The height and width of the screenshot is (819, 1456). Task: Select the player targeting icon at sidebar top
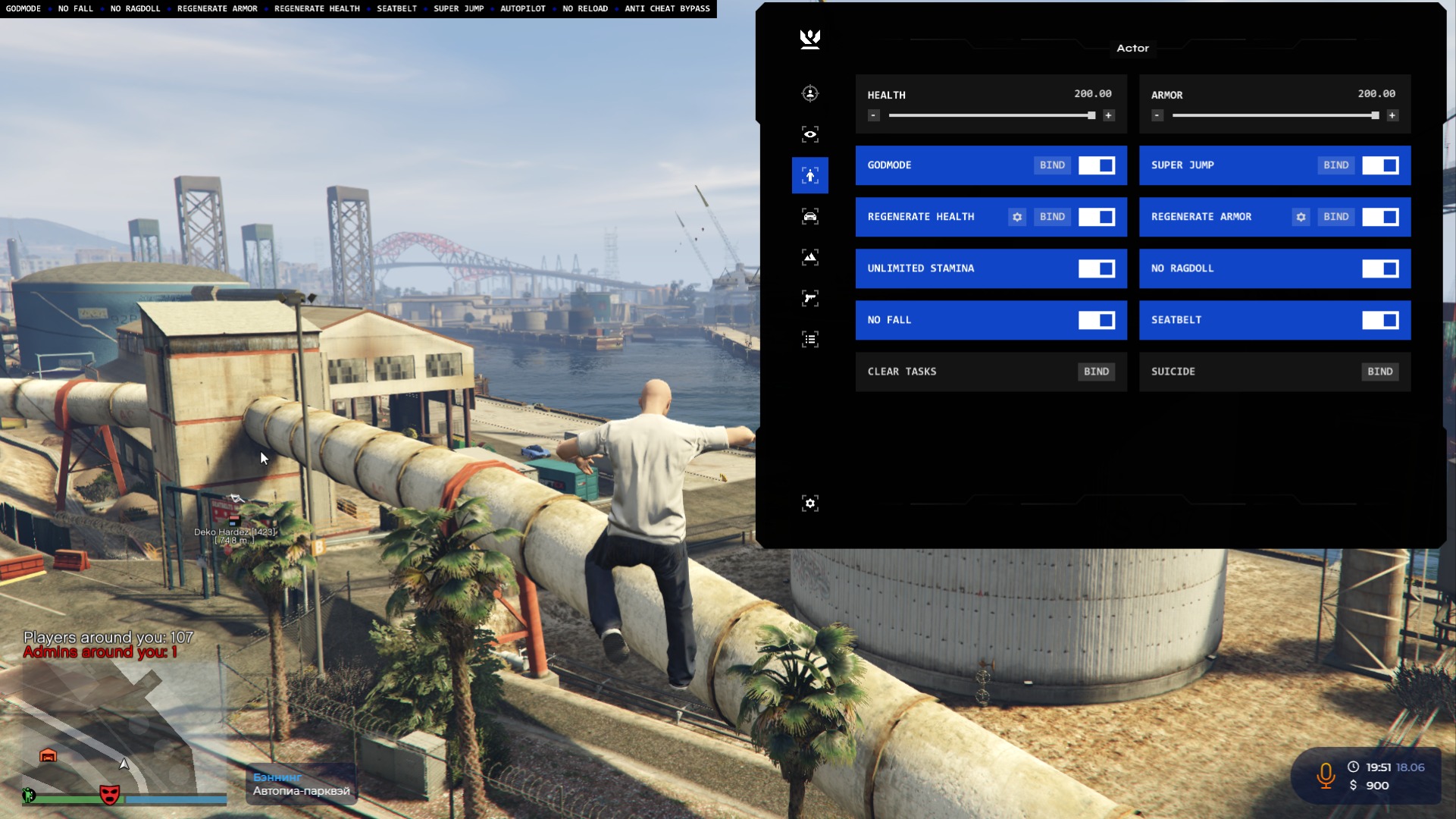[x=810, y=93]
